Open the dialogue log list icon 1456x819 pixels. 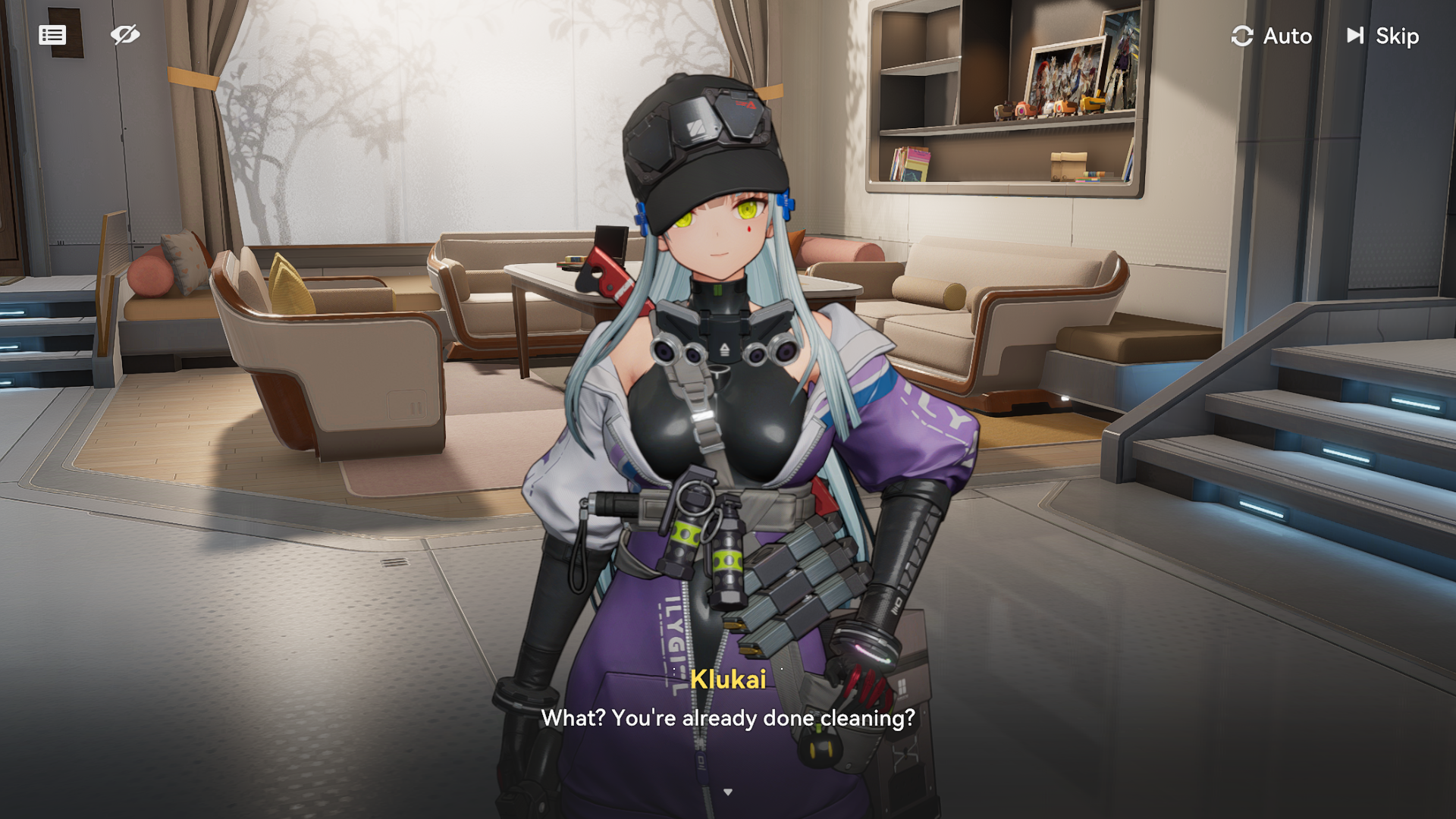(x=52, y=35)
